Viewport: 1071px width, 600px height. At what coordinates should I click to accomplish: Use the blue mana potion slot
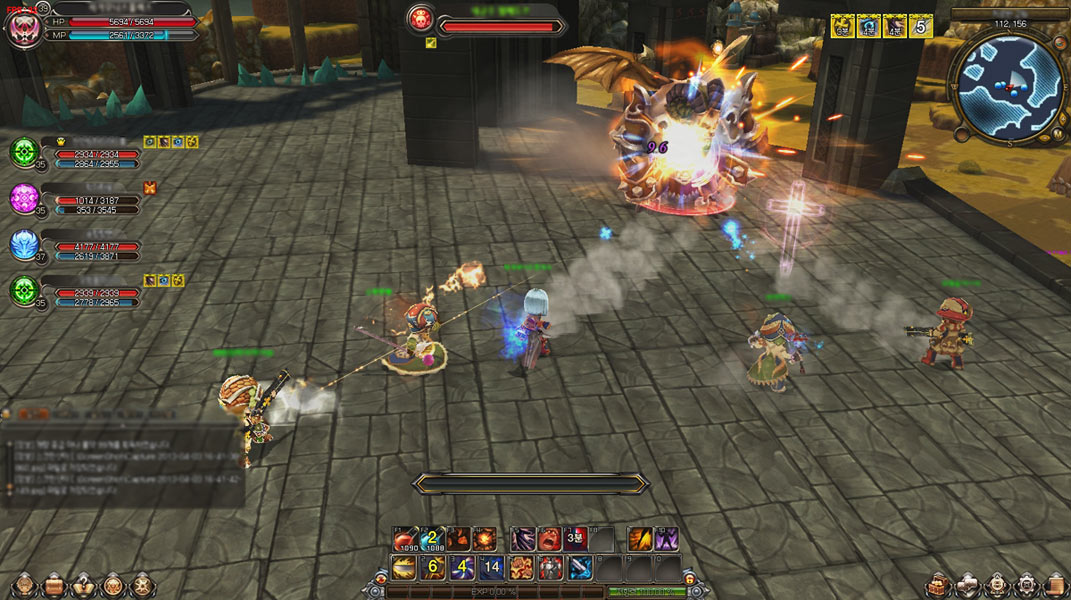[432, 540]
